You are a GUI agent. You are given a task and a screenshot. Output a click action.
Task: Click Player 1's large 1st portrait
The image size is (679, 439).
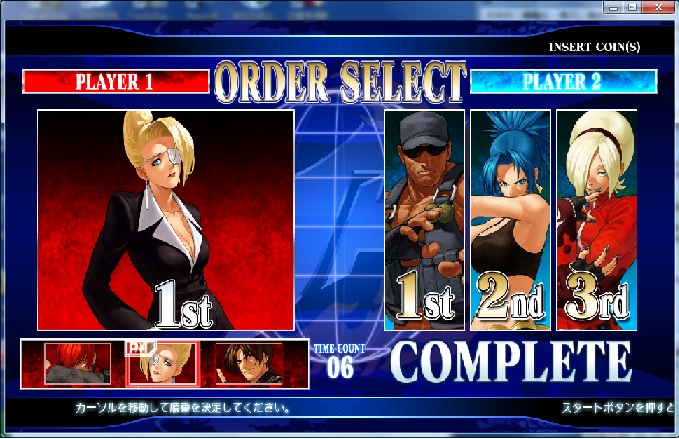pyautogui.click(x=166, y=220)
